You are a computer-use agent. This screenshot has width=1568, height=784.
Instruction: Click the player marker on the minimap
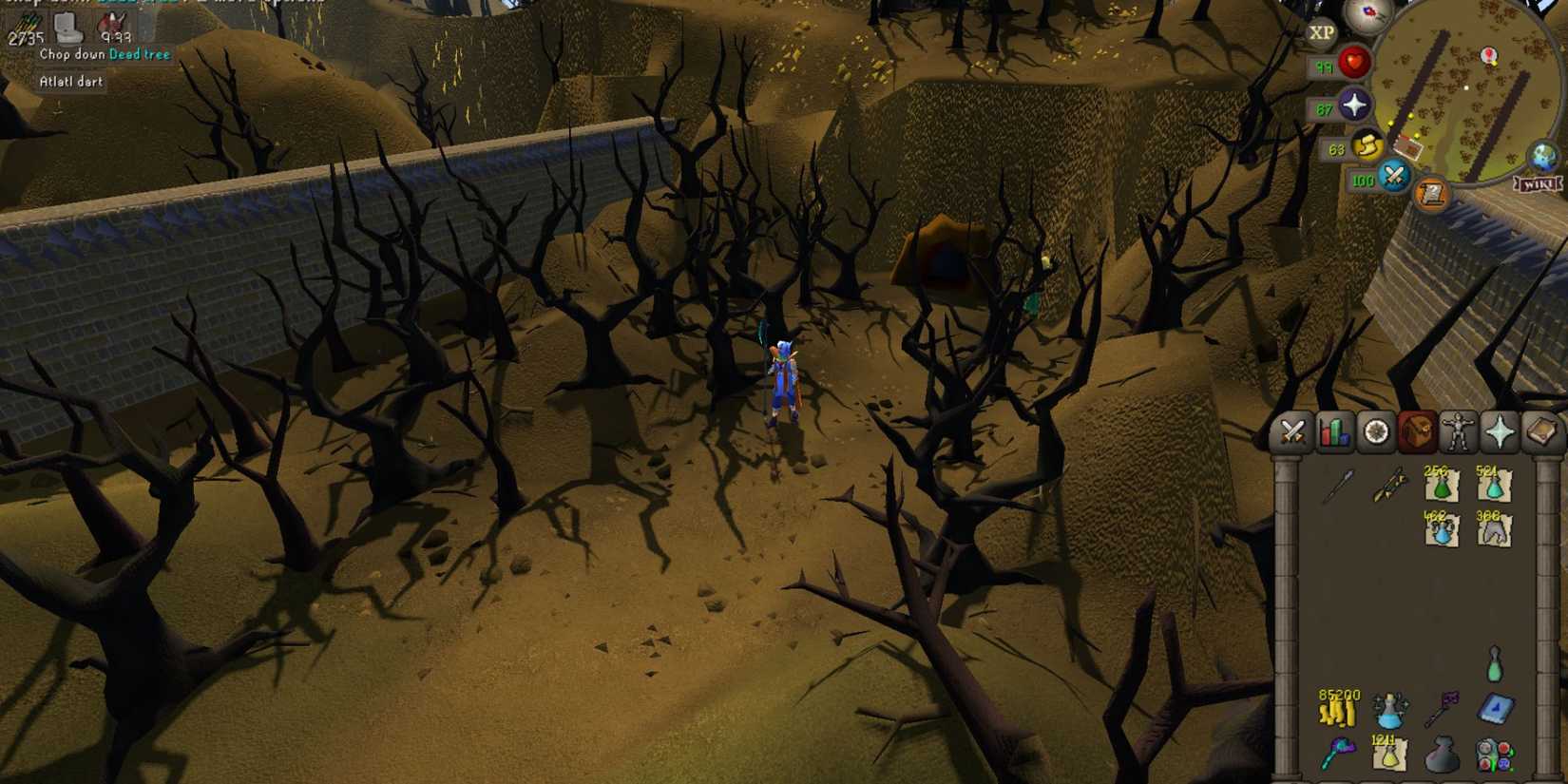1466,87
